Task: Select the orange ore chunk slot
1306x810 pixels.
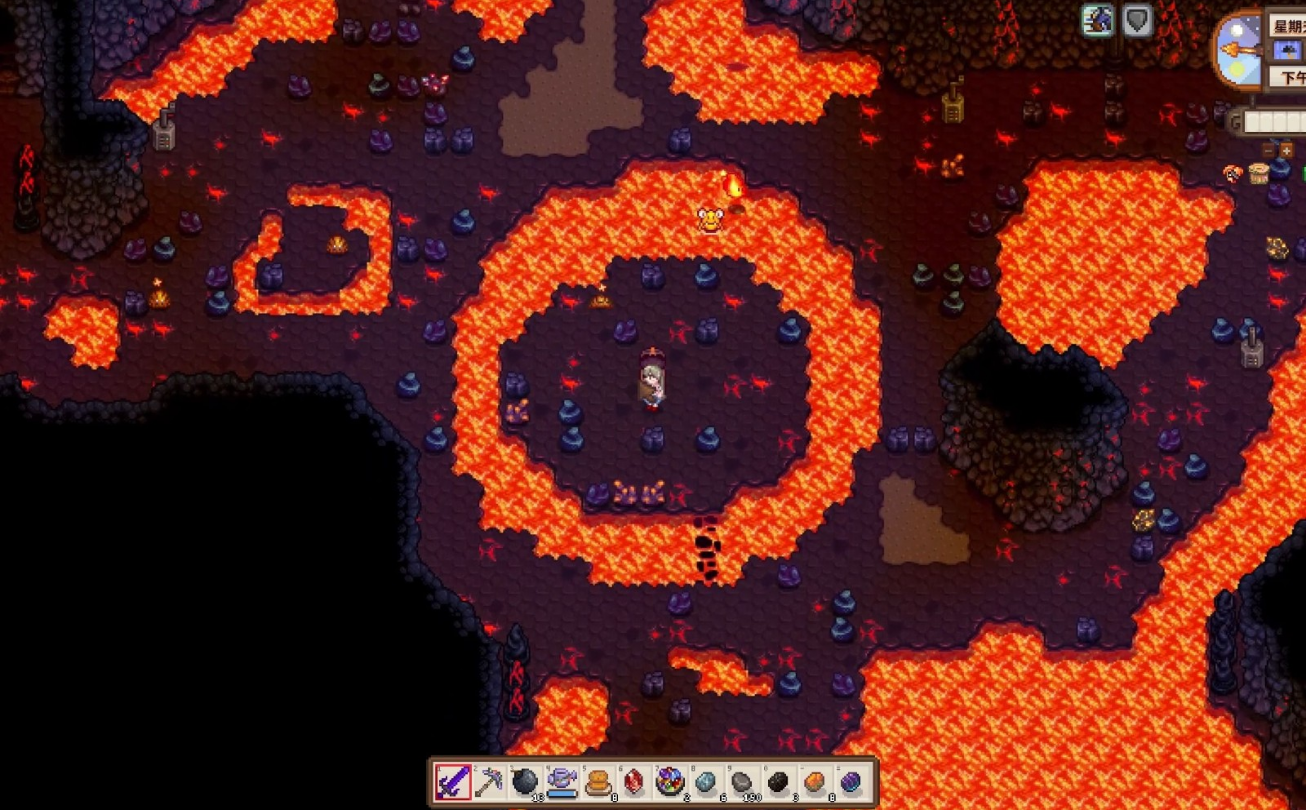Action: click(x=814, y=781)
